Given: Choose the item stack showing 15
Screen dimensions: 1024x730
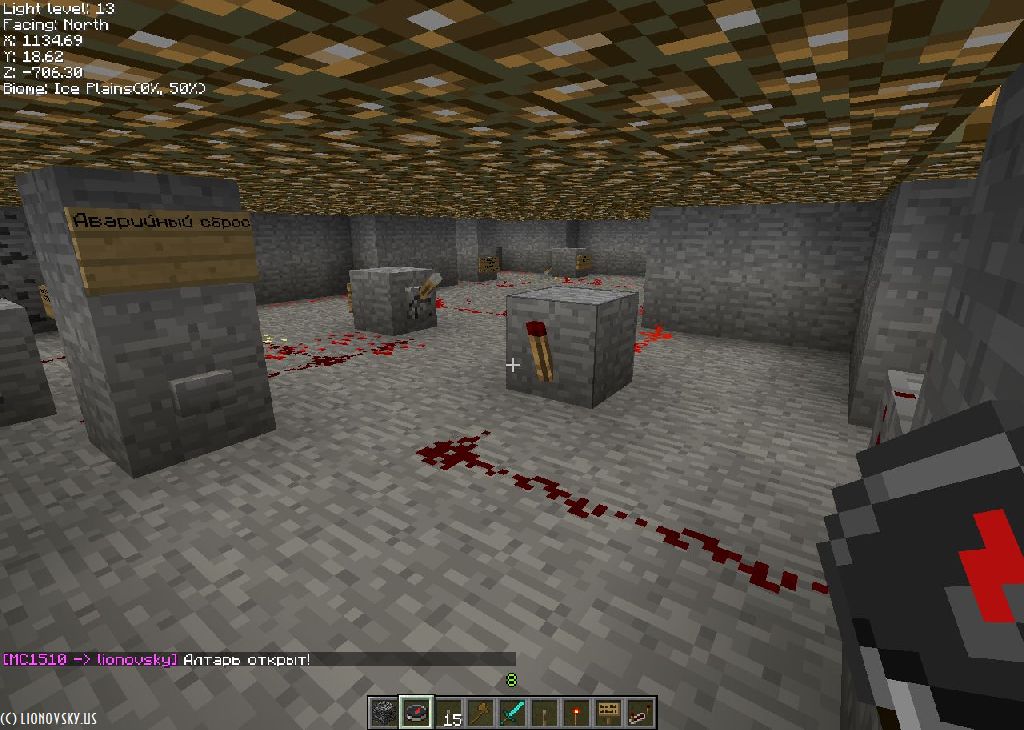Looking at the screenshot, I should click(448, 712).
